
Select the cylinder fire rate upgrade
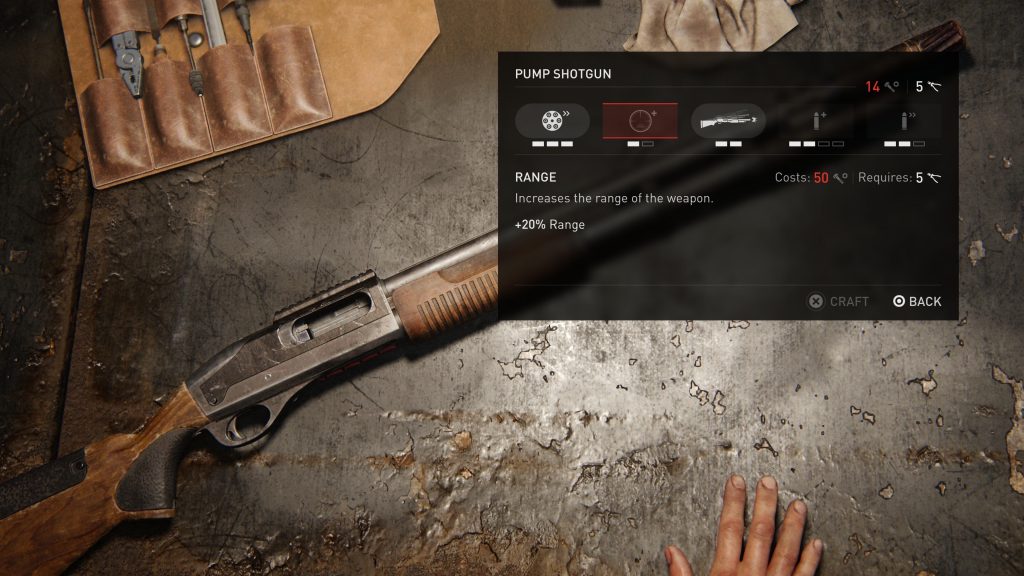[x=552, y=121]
